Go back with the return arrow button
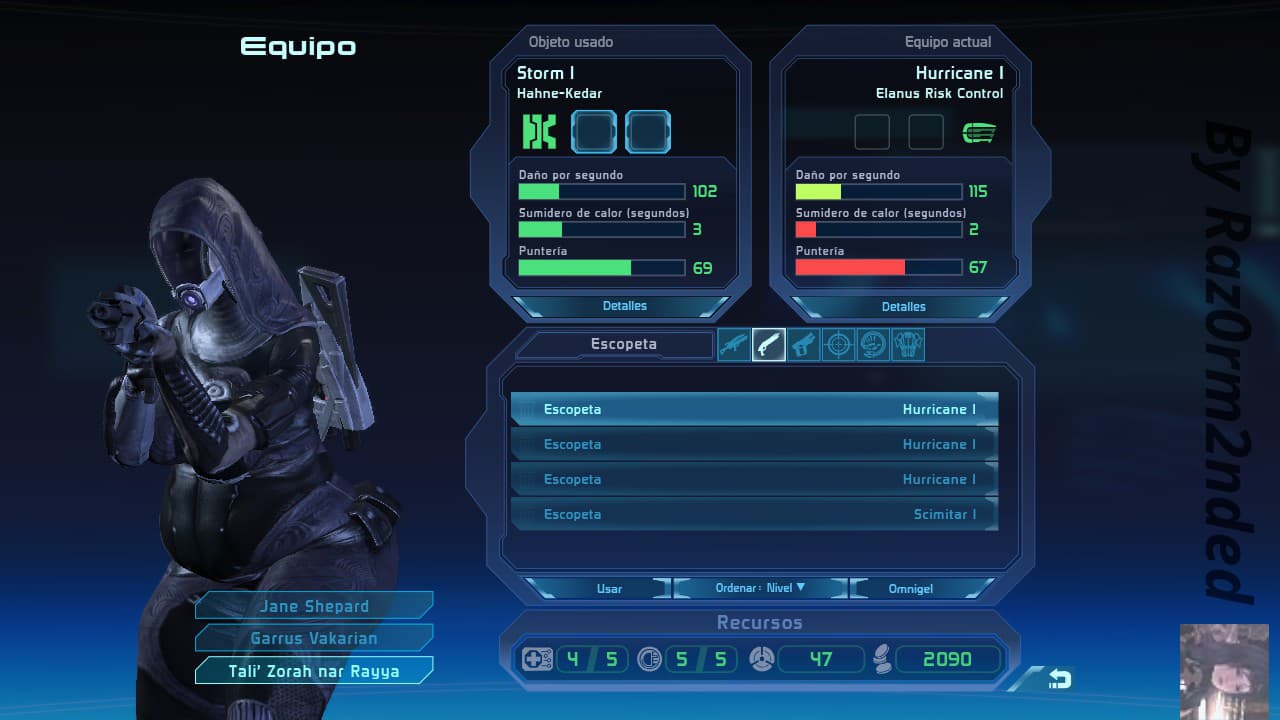The width and height of the screenshot is (1280, 720). coord(1059,680)
